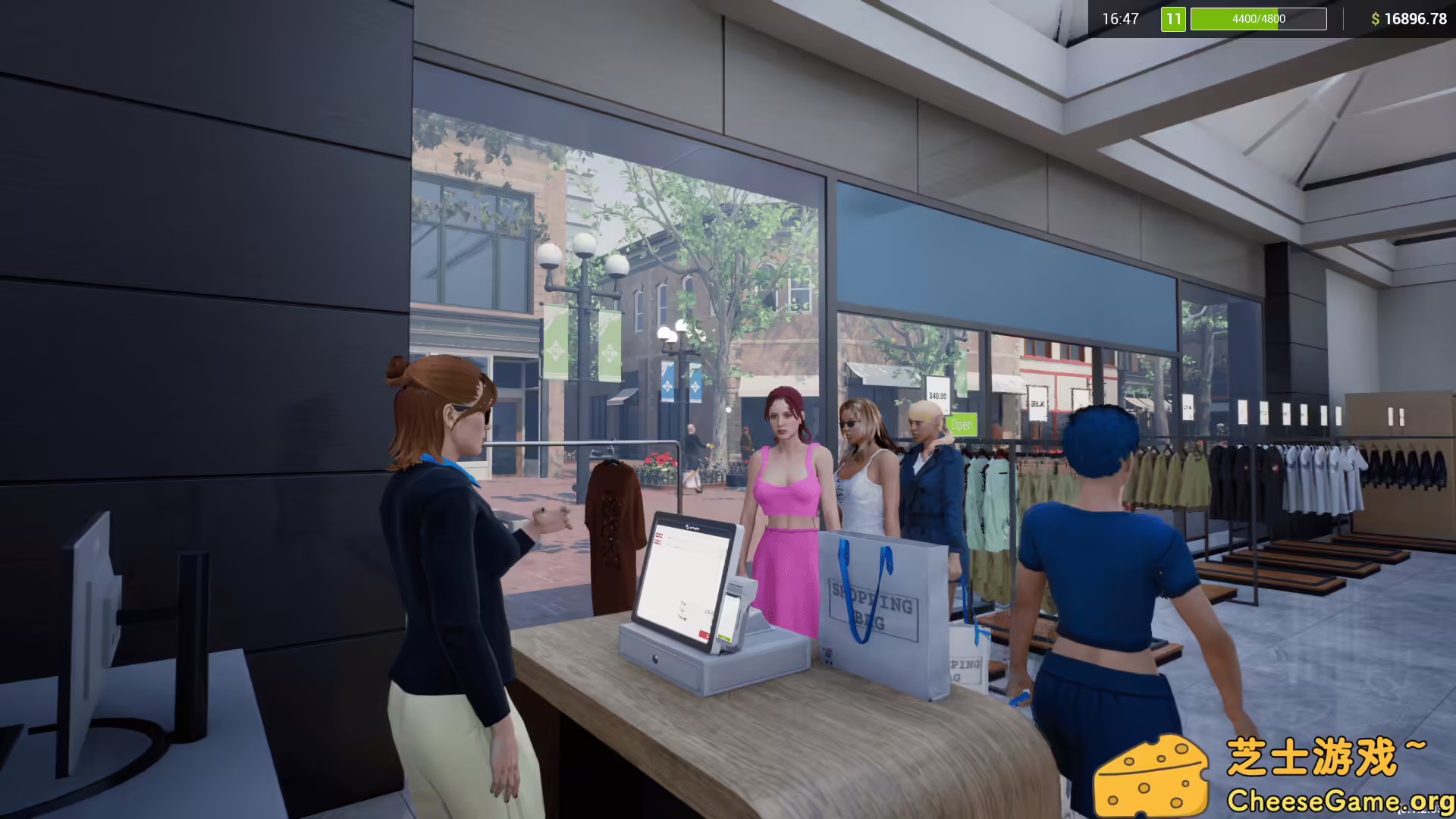Click the register brand logo on screen header
The width and height of the screenshot is (1456, 819).
tap(692, 527)
